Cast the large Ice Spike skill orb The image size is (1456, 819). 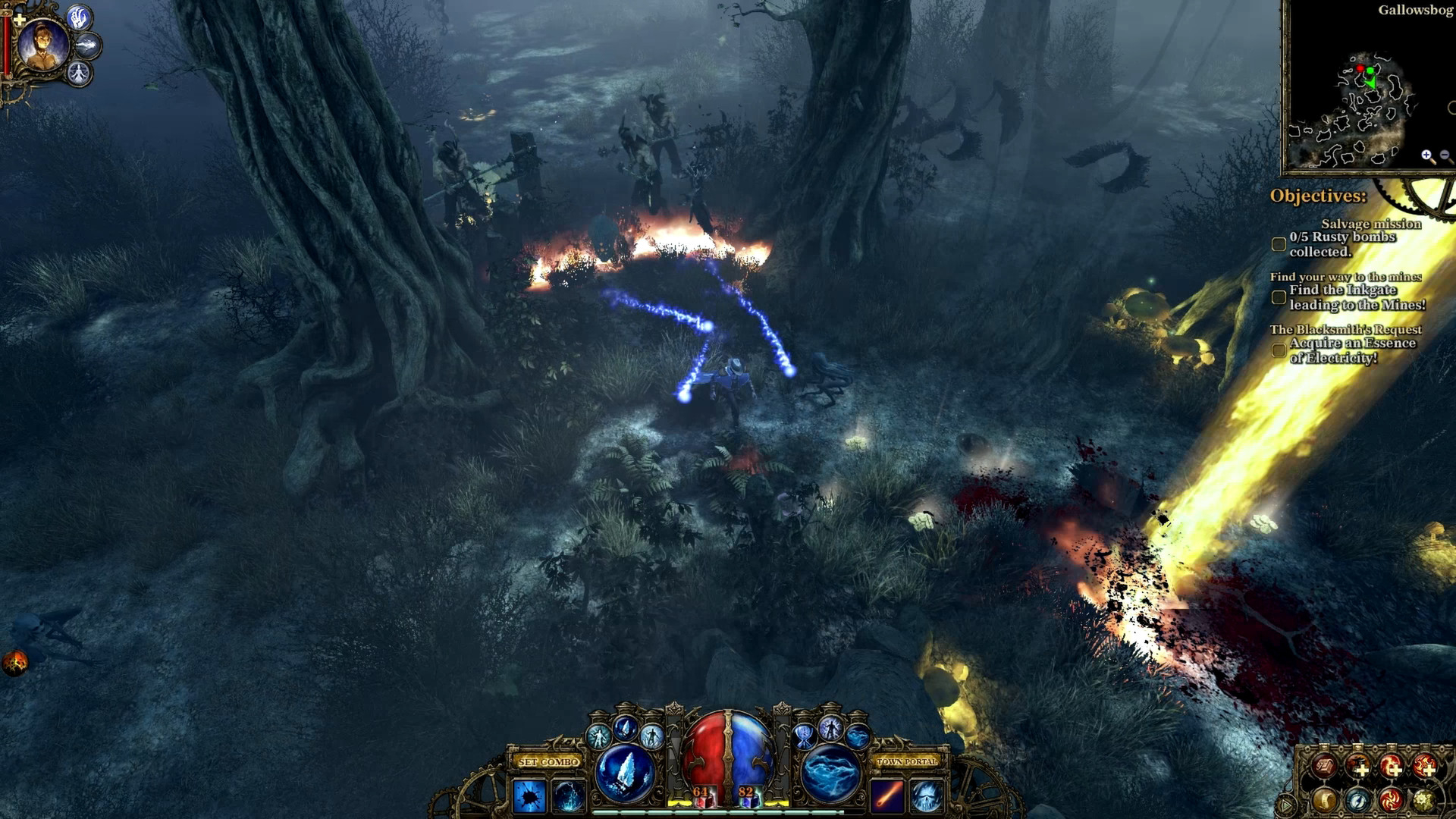click(623, 771)
